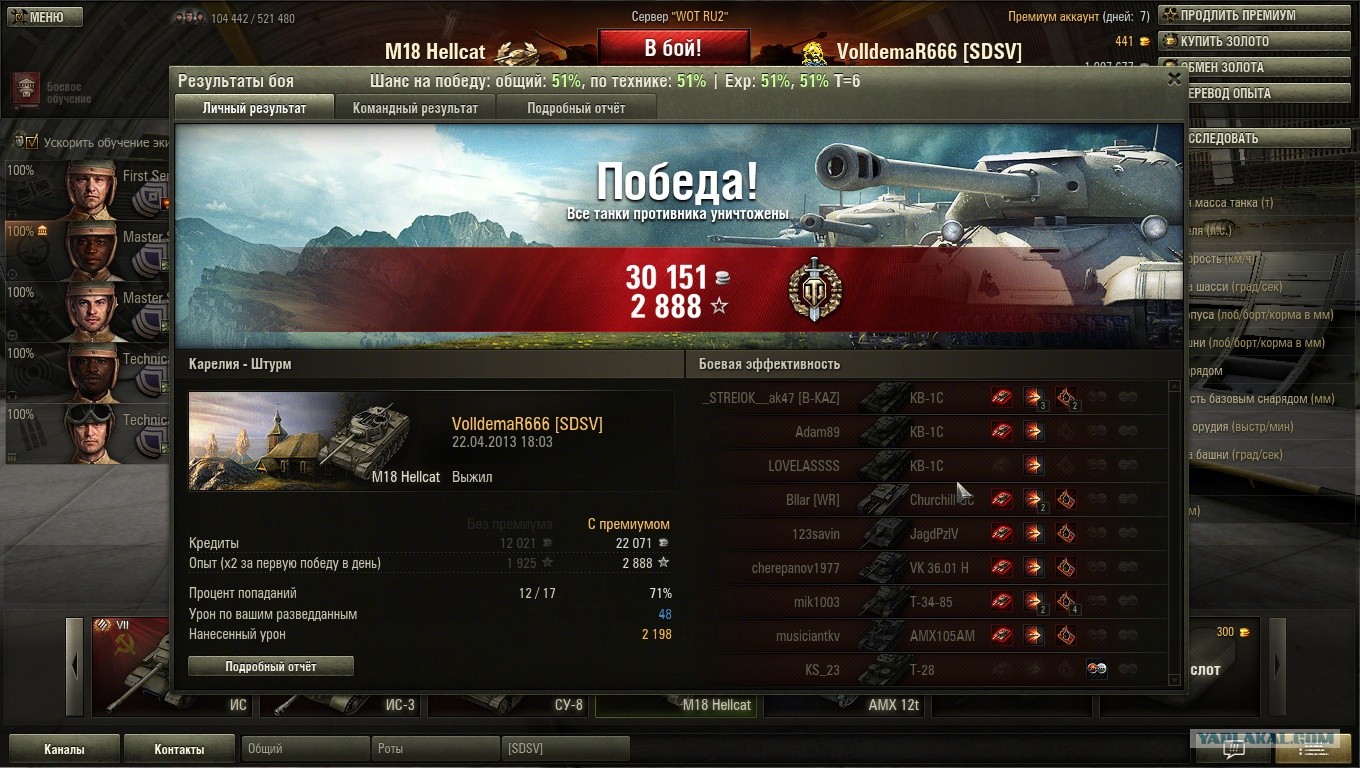Open the Каналы chat channels
The width and height of the screenshot is (1360, 768).
(x=64, y=749)
